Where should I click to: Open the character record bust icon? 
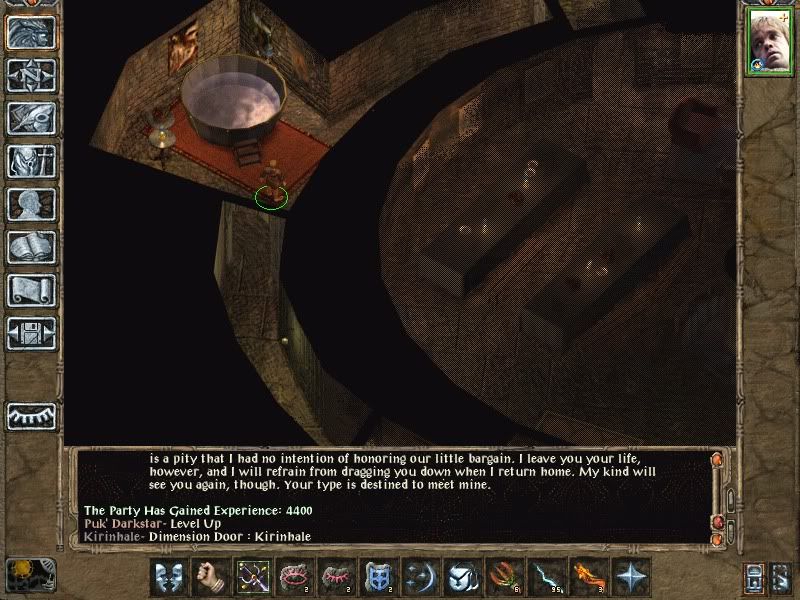coord(31,204)
